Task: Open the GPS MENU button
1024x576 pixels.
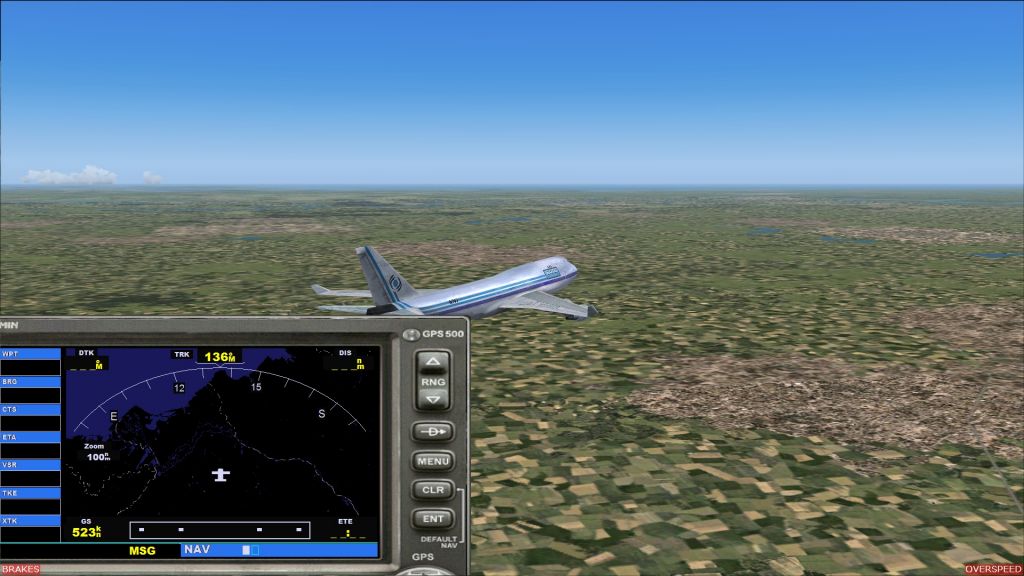Action: [432, 462]
